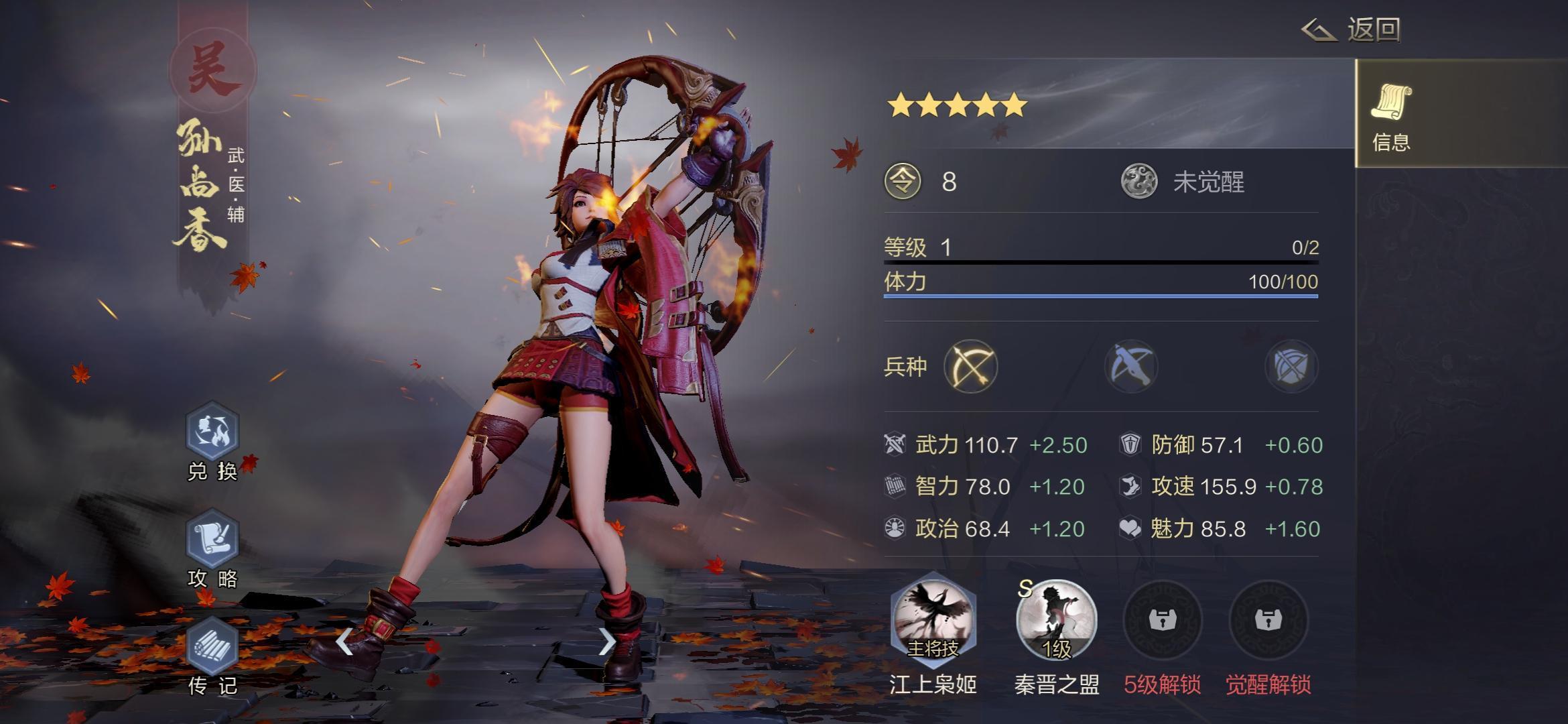Go back with the 返回 button
The image size is (1568, 724).
pyautogui.click(x=1352, y=29)
